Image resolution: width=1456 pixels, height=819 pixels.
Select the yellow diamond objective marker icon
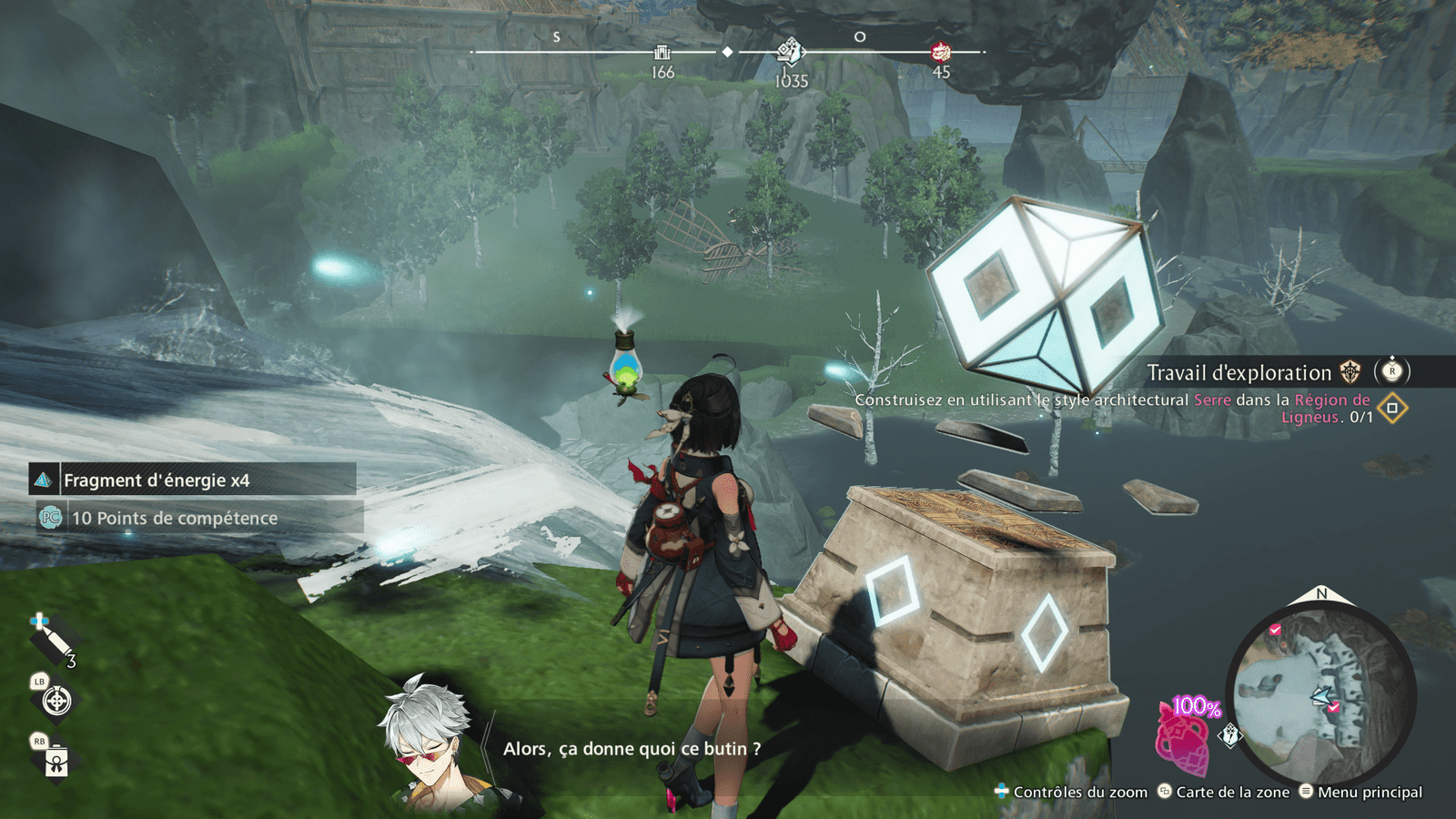pos(1392,408)
